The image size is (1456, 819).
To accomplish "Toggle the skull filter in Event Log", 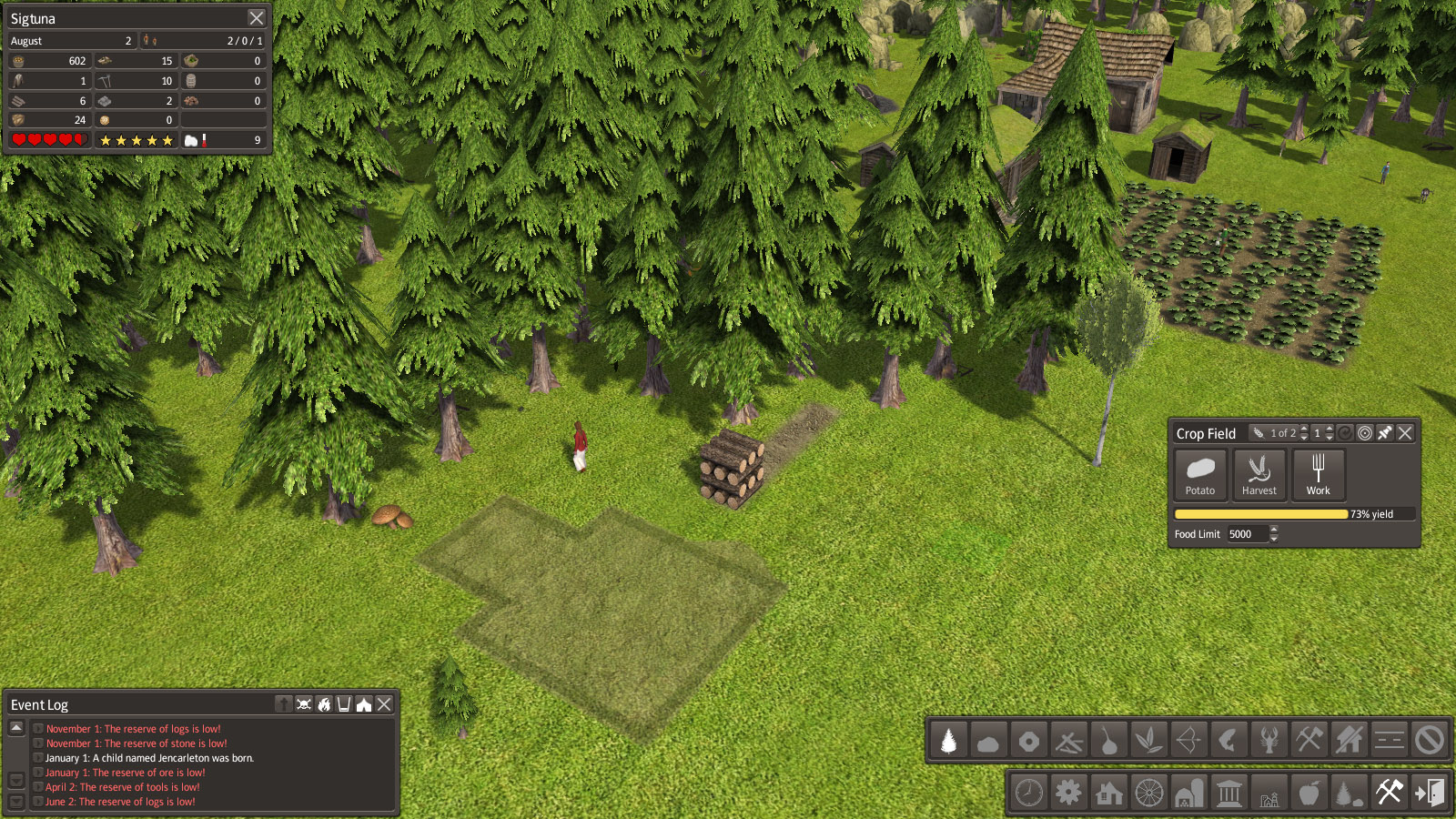I will click(x=304, y=704).
